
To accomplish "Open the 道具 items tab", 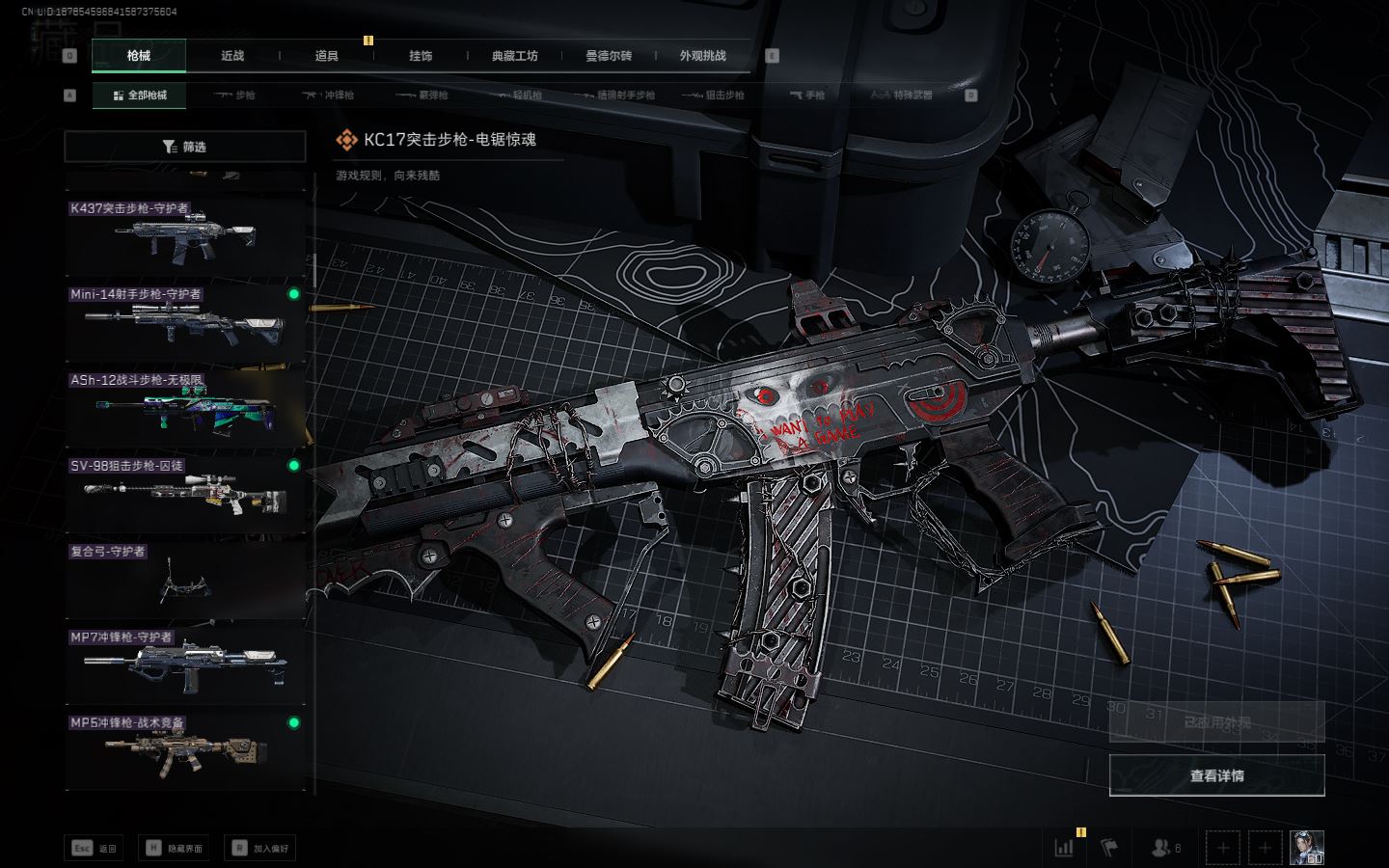I will (x=326, y=56).
